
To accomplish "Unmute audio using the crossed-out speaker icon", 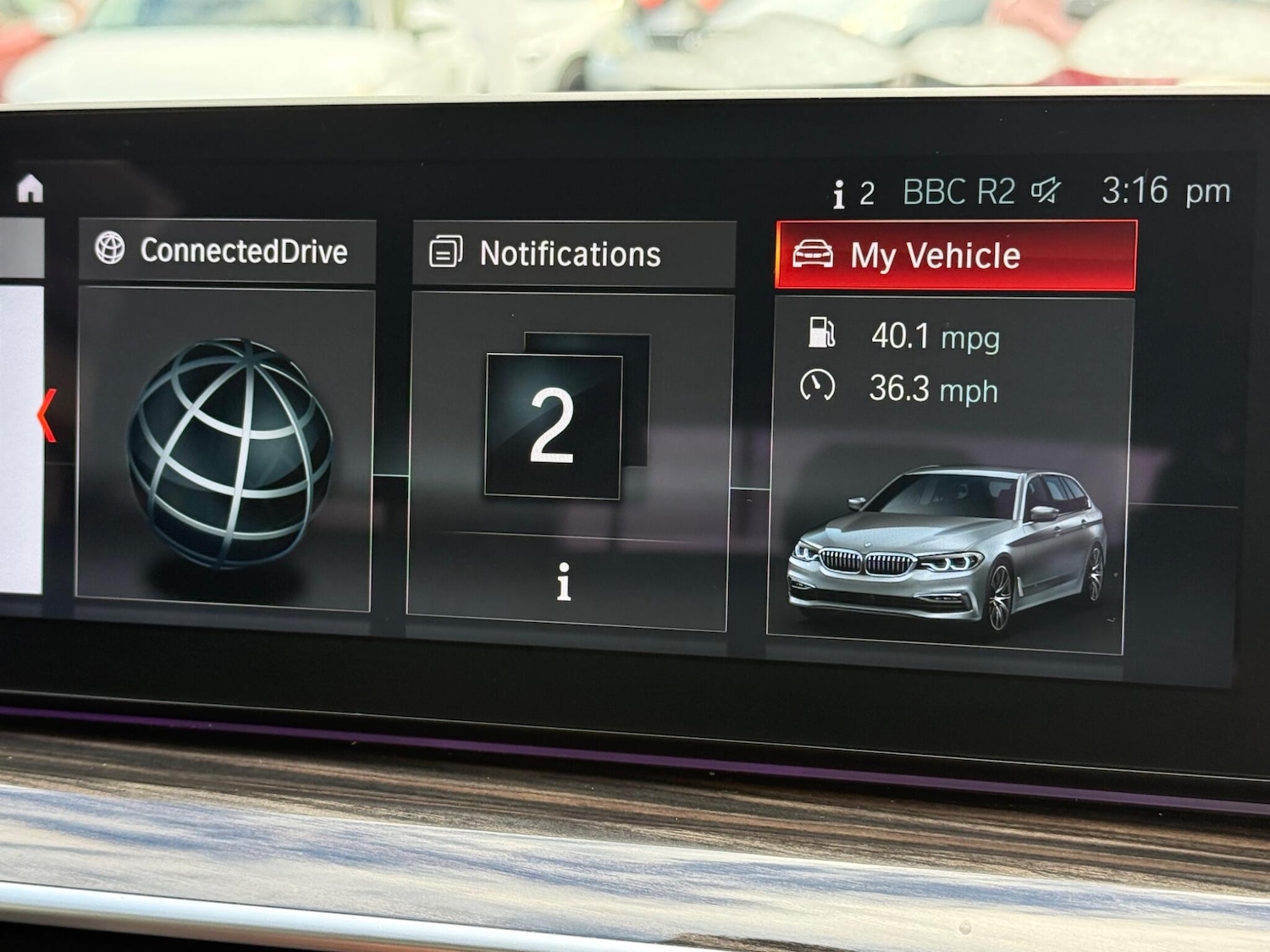I will (1046, 191).
